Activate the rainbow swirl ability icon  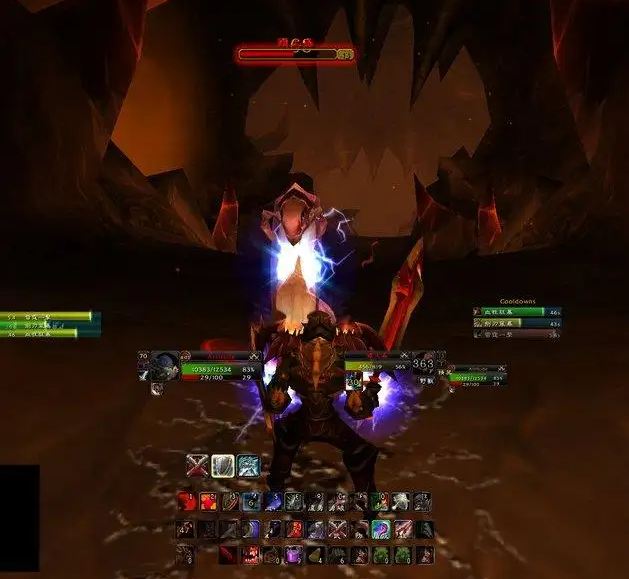(x=380, y=528)
